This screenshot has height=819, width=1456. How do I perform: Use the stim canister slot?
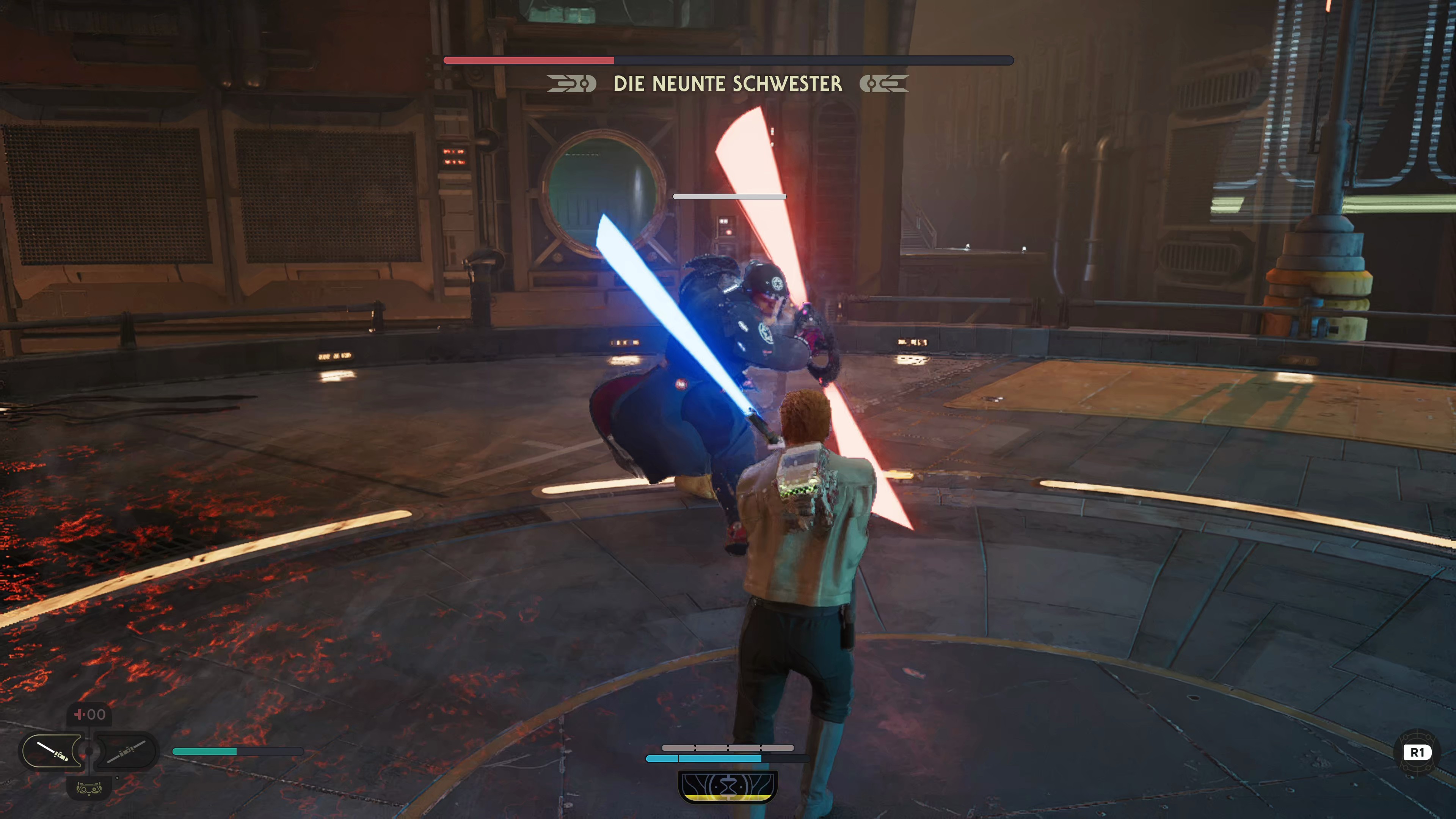(89, 714)
